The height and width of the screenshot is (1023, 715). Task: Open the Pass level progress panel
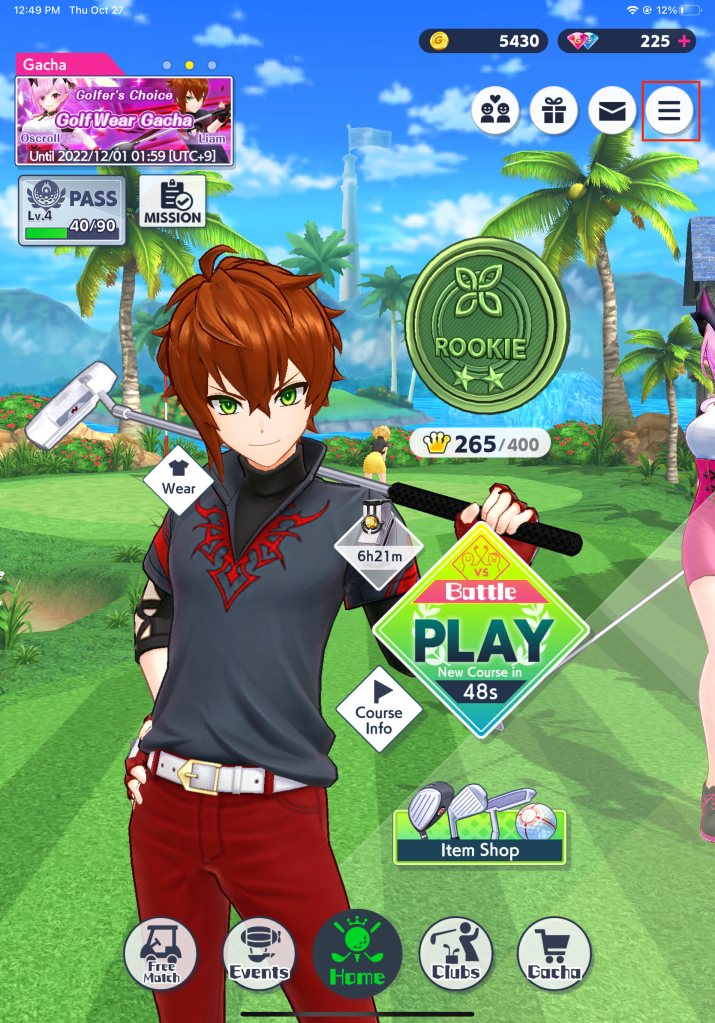point(71,209)
